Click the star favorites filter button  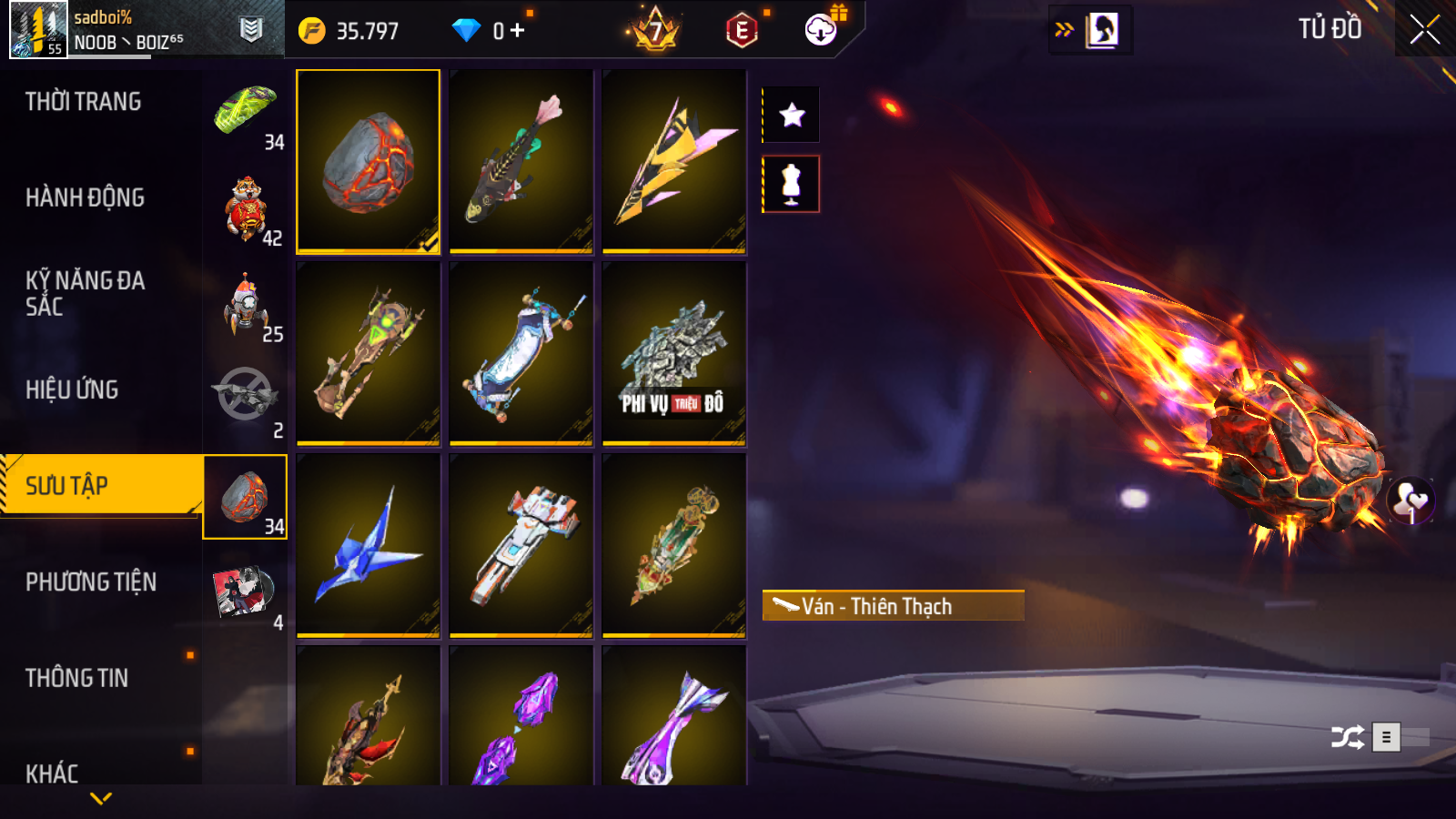[x=792, y=115]
